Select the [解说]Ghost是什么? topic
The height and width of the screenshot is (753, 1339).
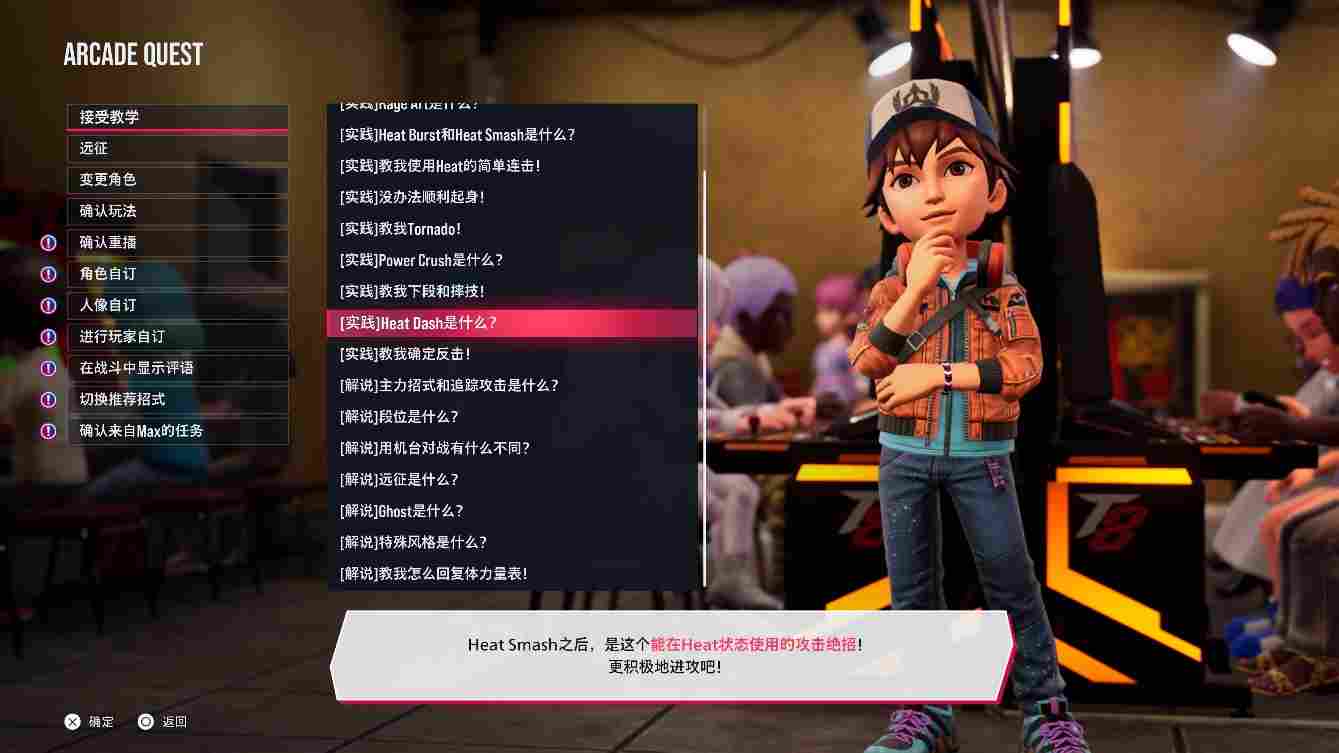click(402, 511)
